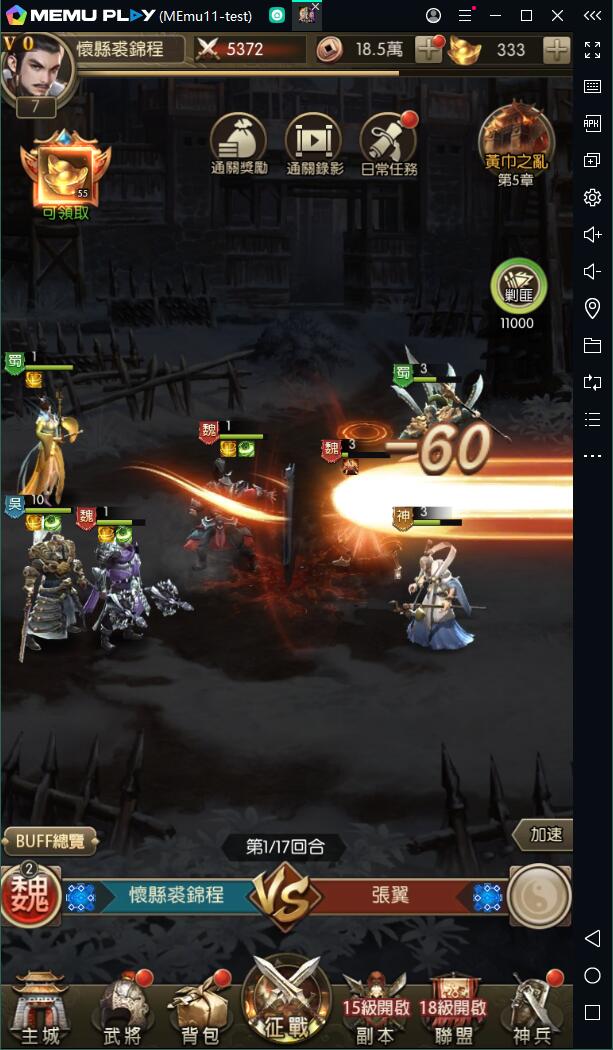Open the 剿匪 bandit suppression icon

click(518, 289)
